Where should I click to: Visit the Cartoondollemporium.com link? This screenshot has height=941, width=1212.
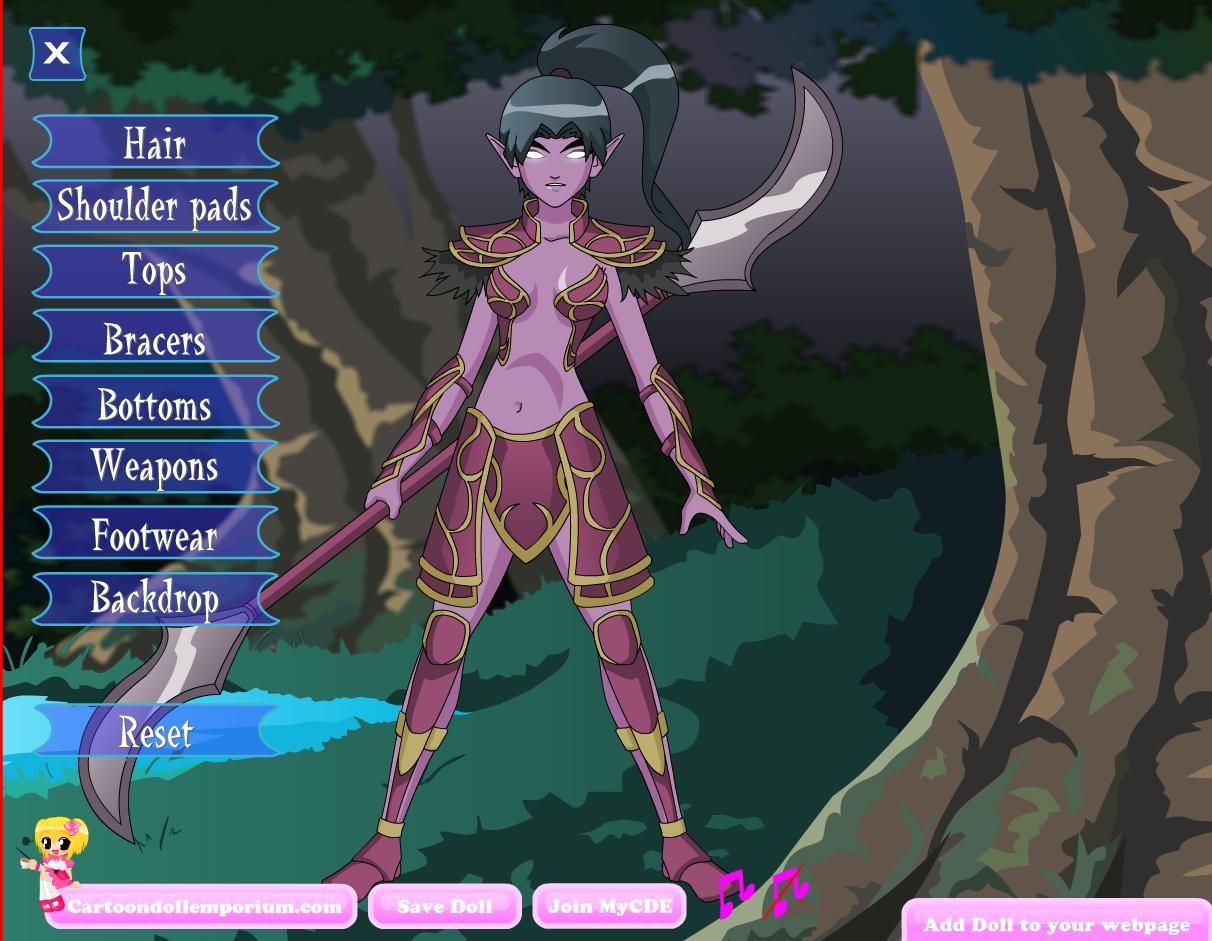point(204,907)
